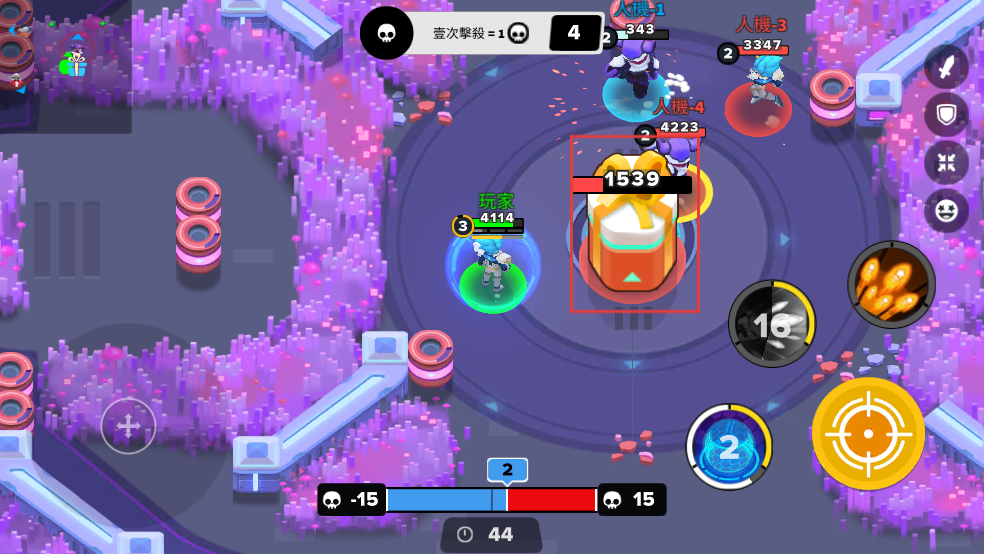Tap the yellow crosshair attack button

[867, 433]
